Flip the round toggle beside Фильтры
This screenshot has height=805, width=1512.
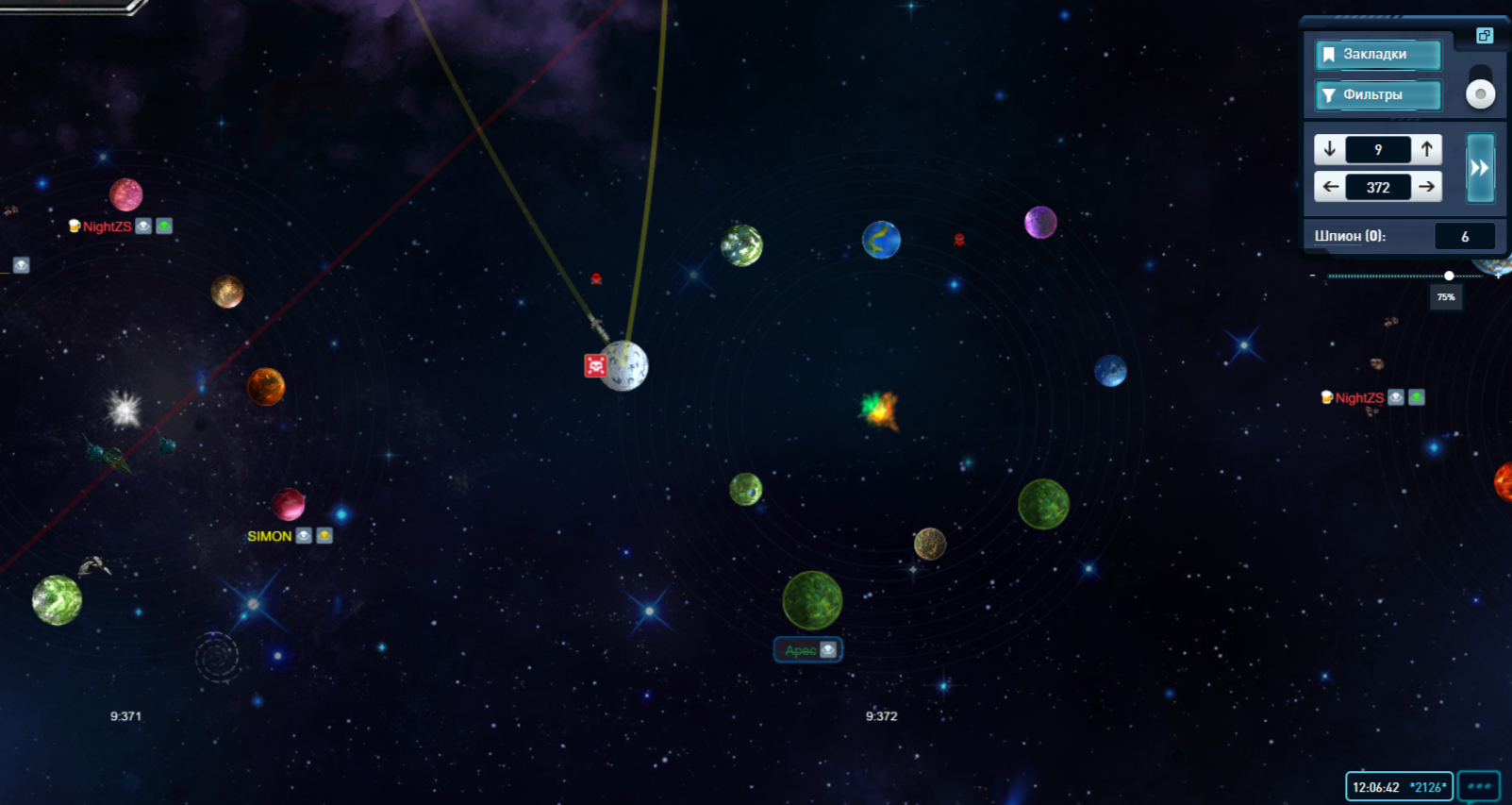[1480, 93]
